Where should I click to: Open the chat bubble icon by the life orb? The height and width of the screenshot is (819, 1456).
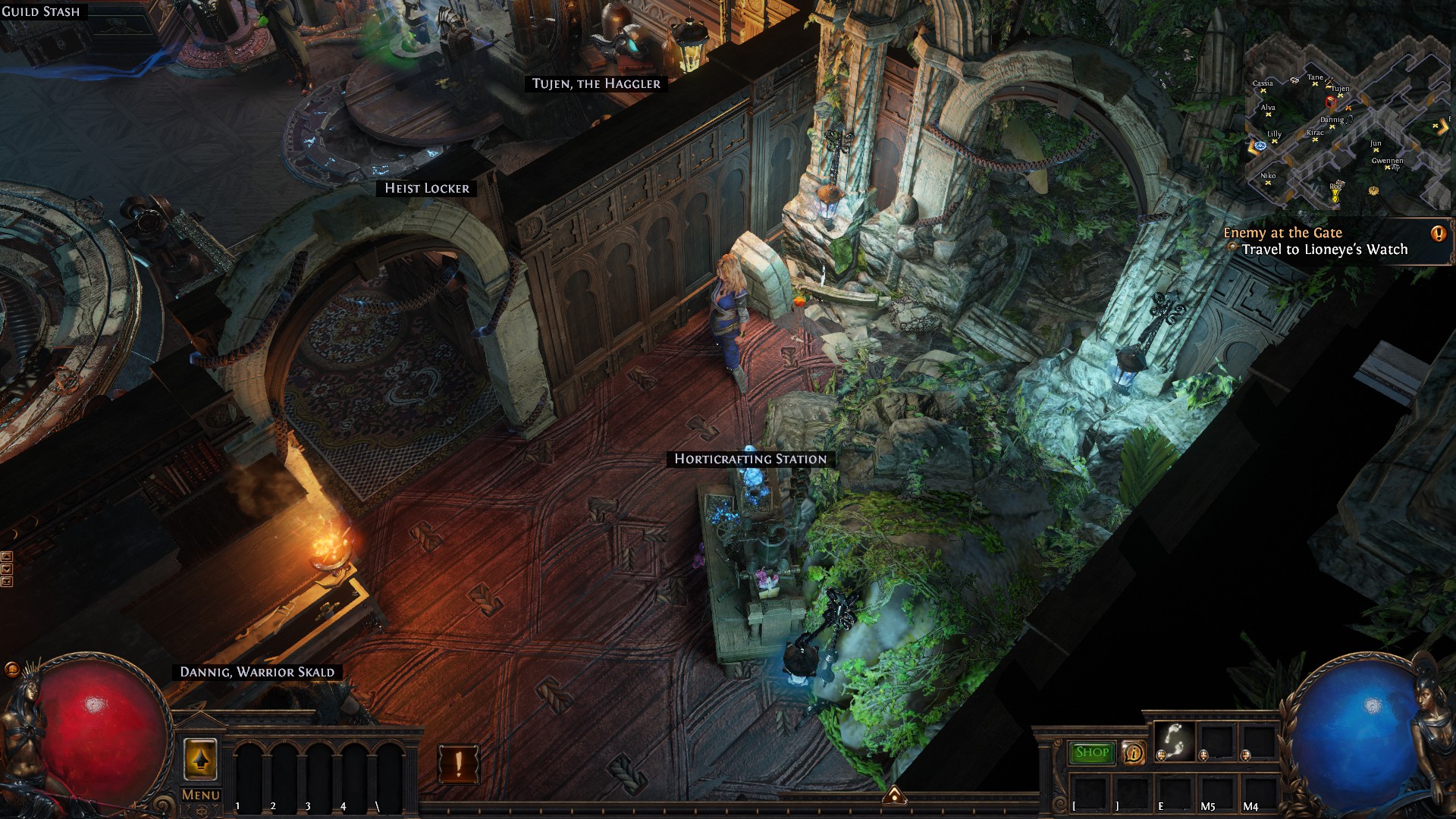tap(11, 669)
